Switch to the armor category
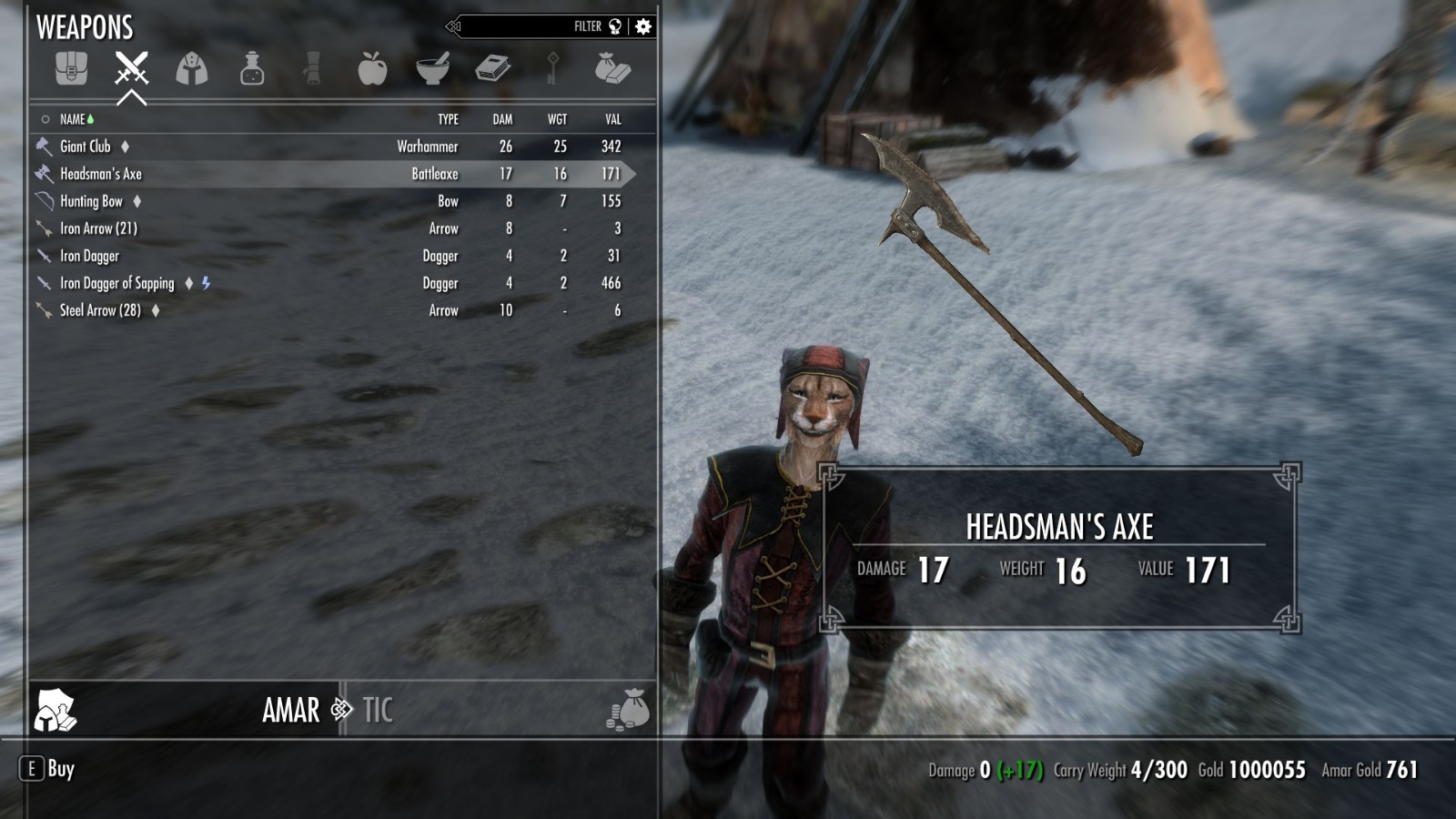This screenshot has height=819, width=1456. (x=192, y=68)
